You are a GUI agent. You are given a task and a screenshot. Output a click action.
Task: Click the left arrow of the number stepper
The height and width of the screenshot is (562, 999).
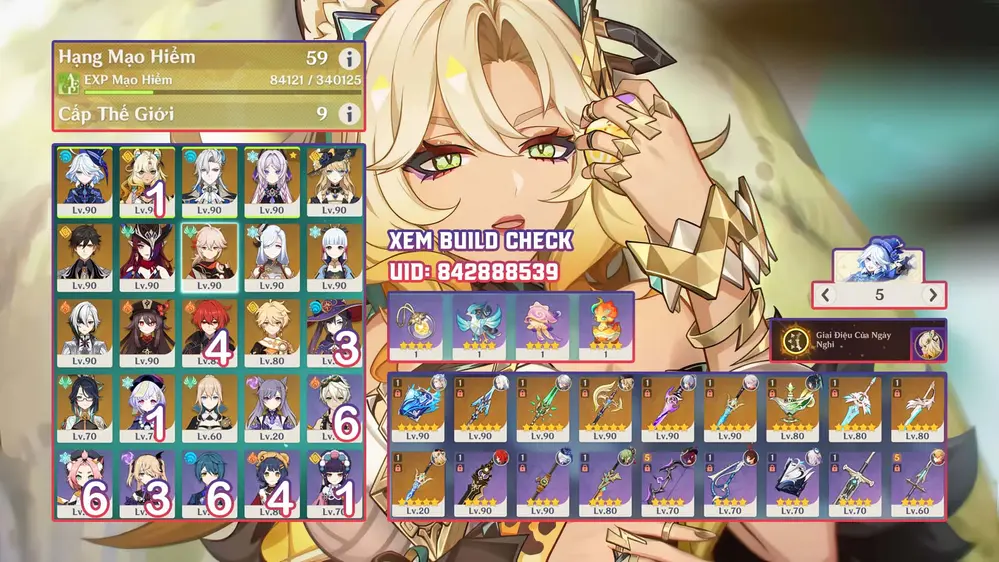click(826, 295)
